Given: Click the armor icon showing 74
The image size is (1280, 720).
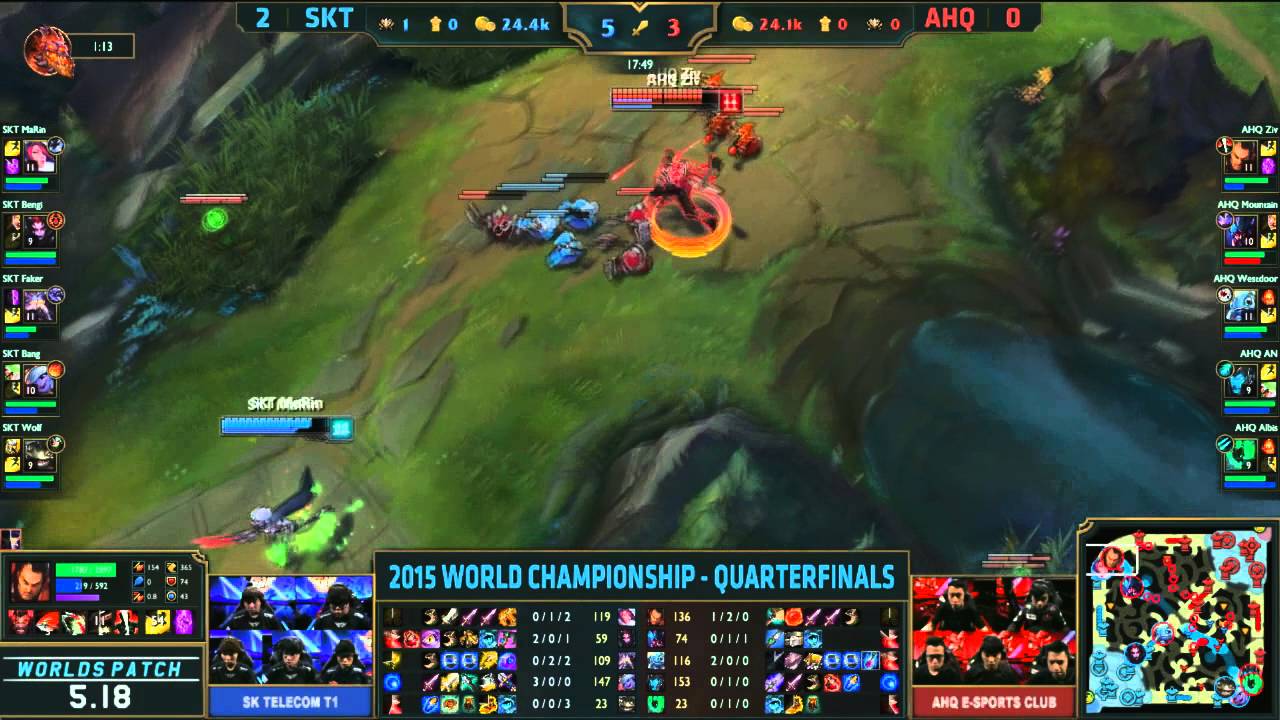Looking at the screenshot, I should tap(172, 582).
